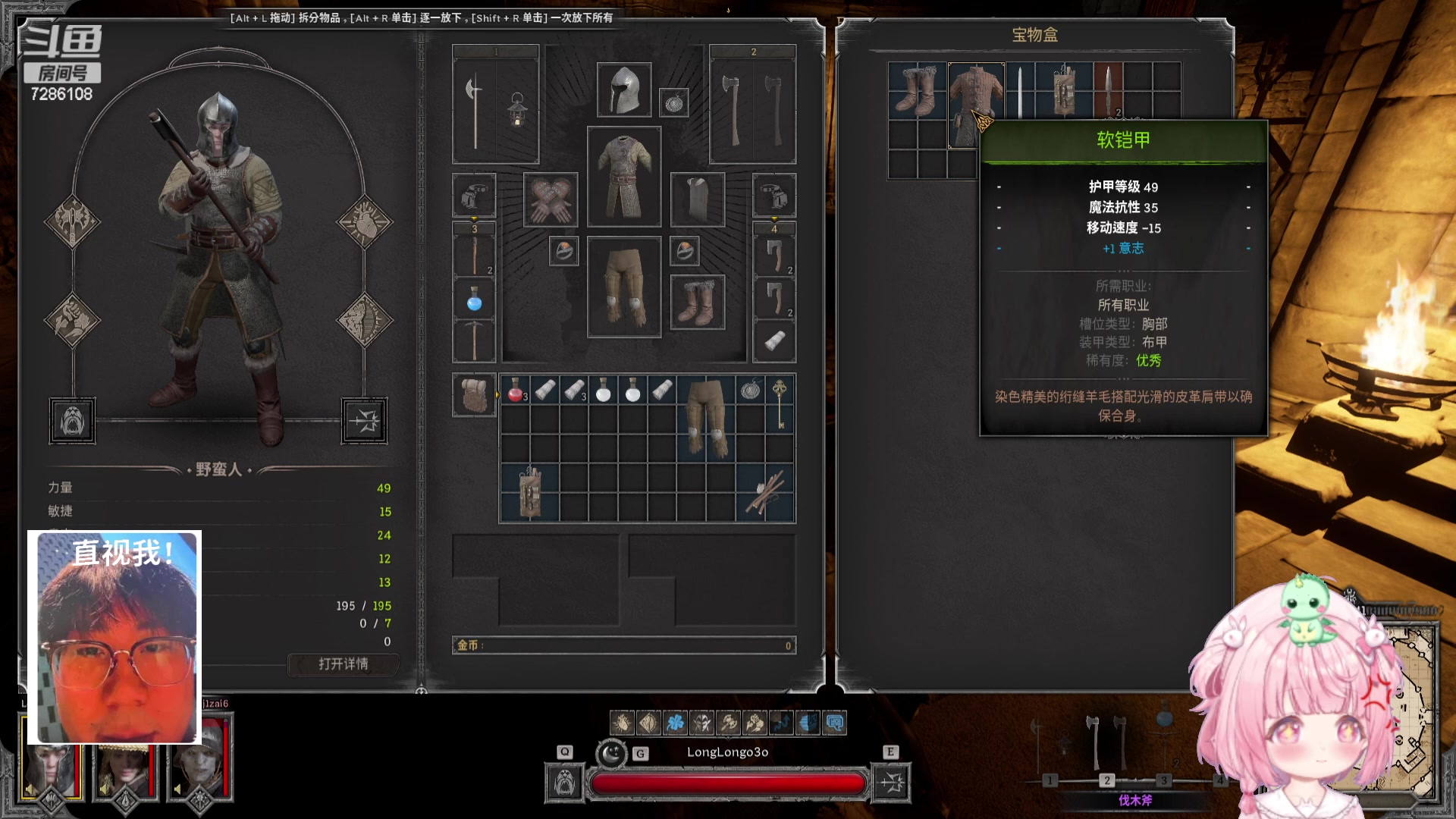Select the equipped cloak slot
The width and height of the screenshot is (1456, 819).
tap(698, 200)
